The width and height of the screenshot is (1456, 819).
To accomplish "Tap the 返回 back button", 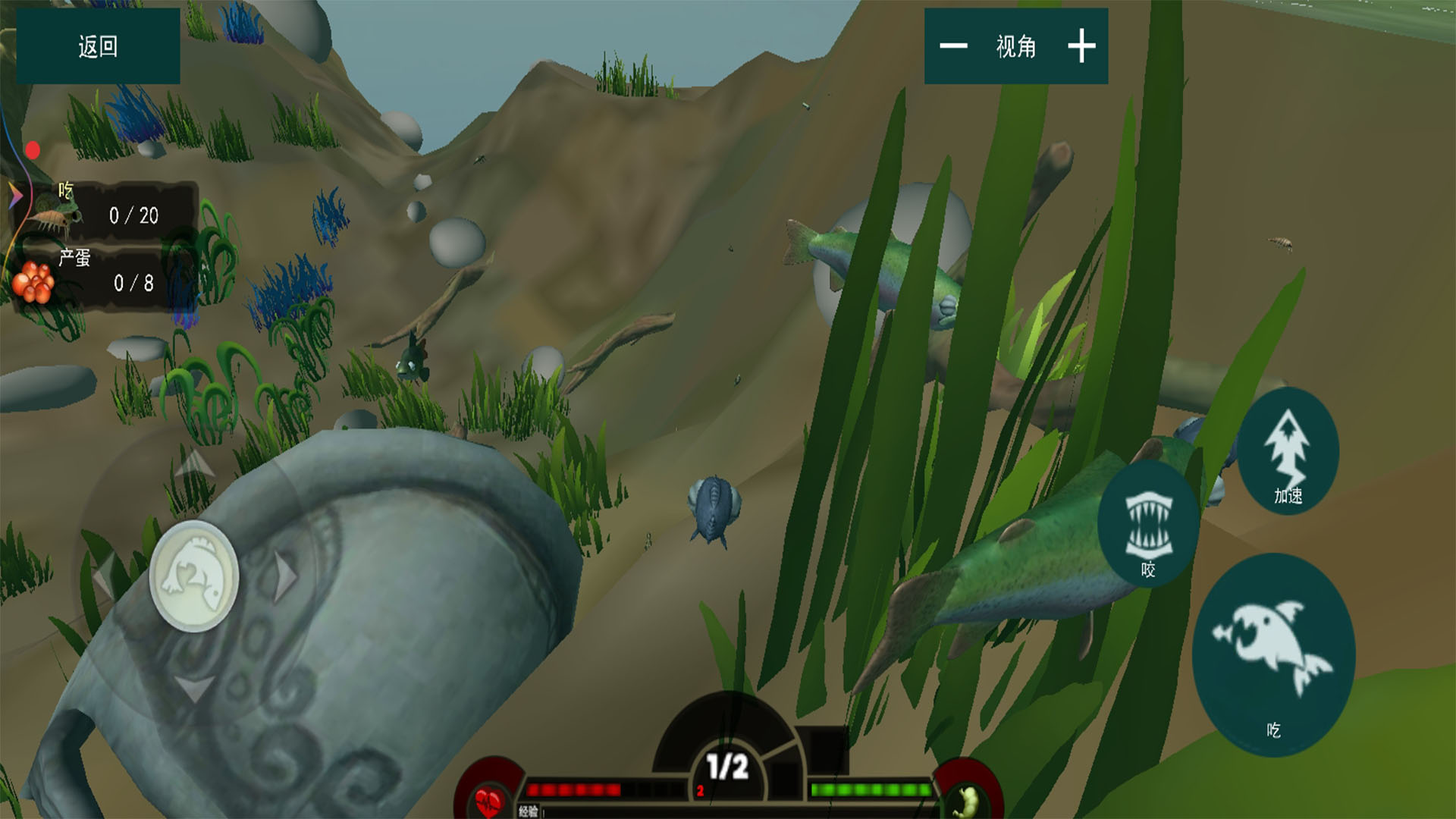I will [x=98, y=46].
